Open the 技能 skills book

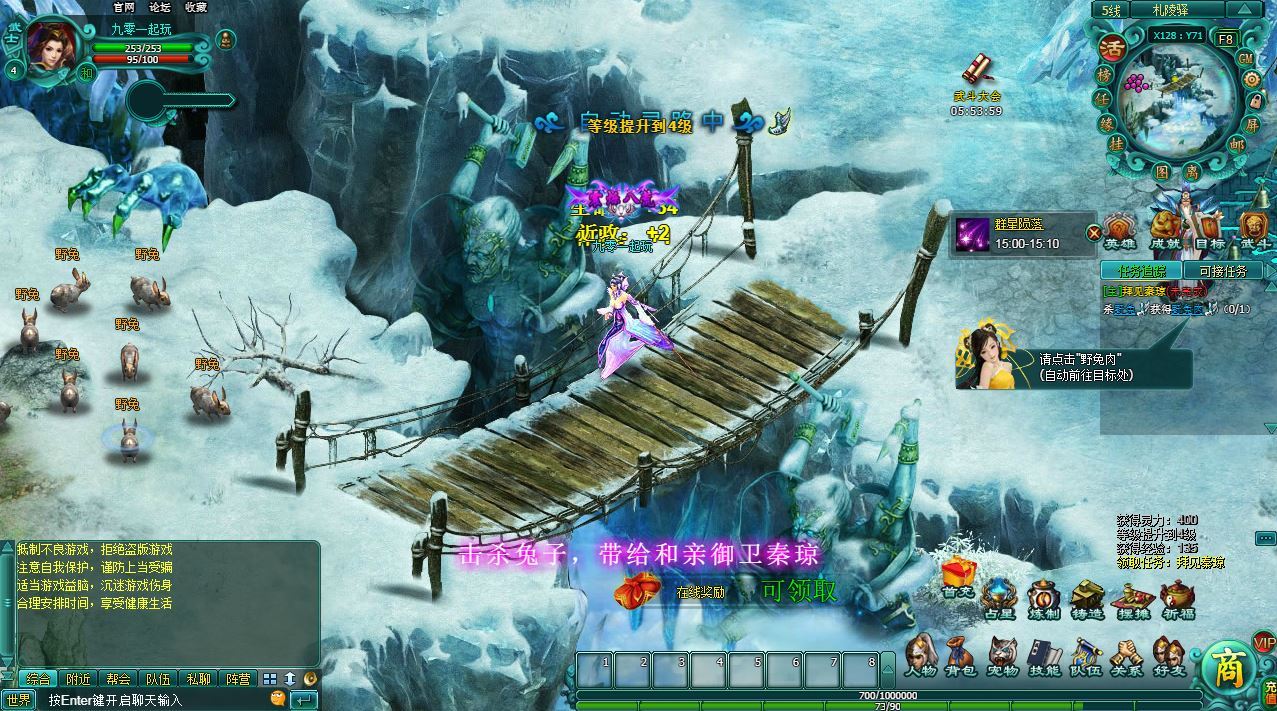point(1045,655)
